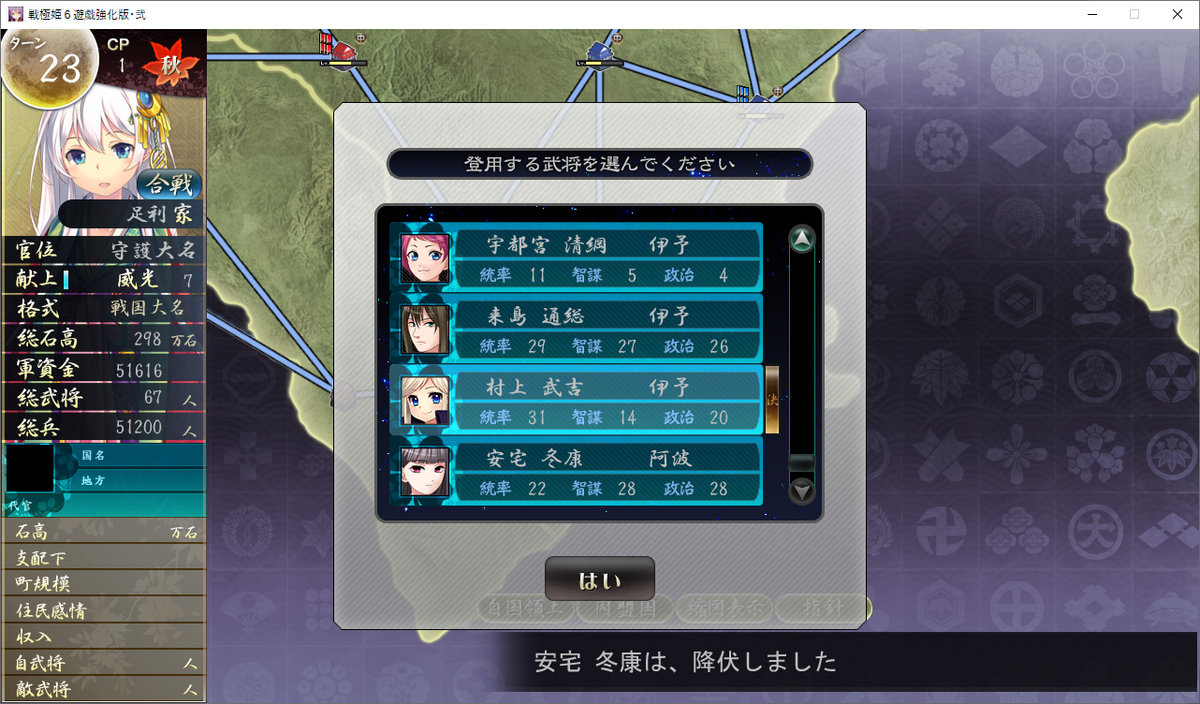Click the scrollbar thumb of the general list
Image resolution: width=1200 pixels, height=704 pixels.
click(x=802, y=463)
